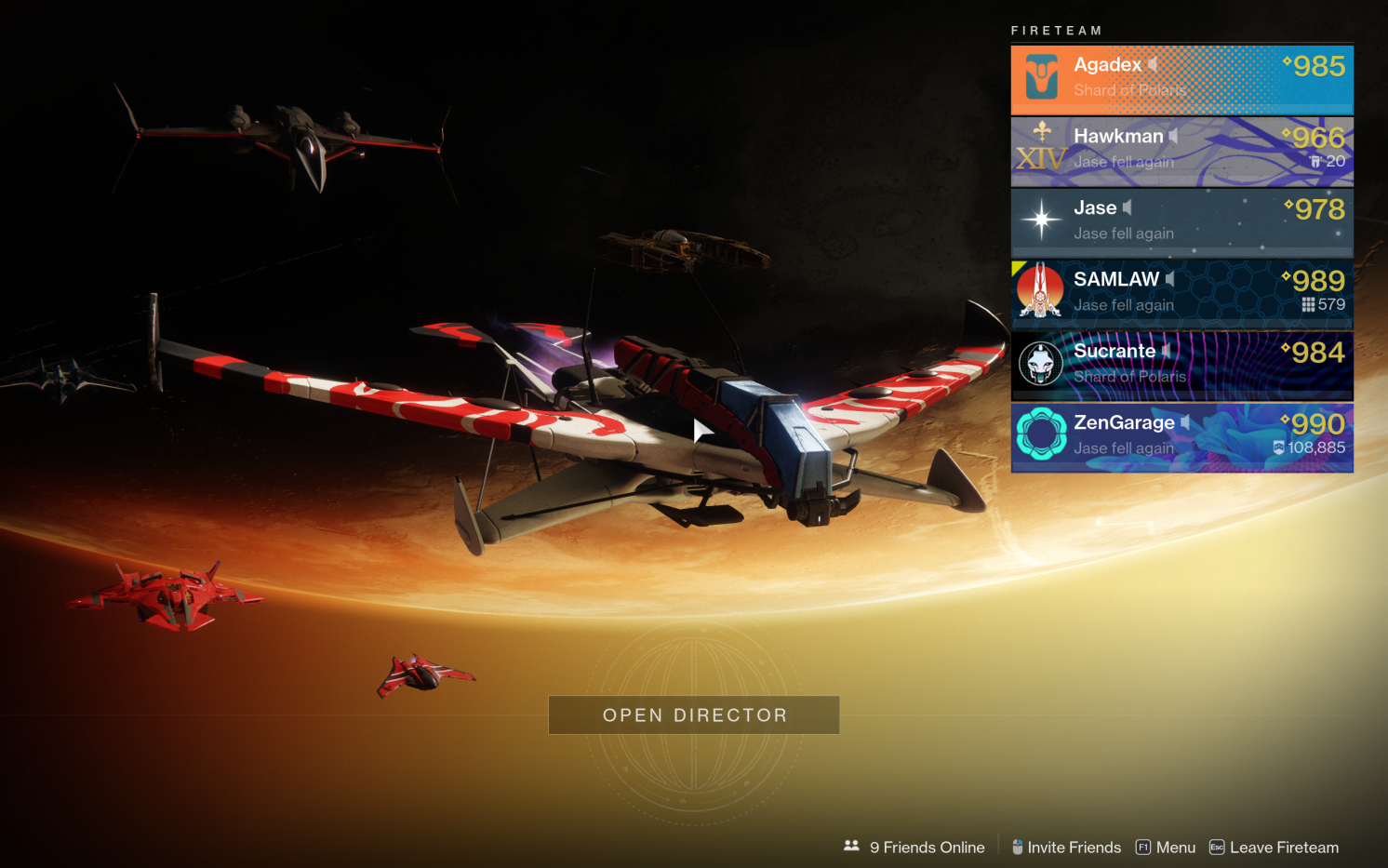The width and height of the screenshot is (1388, 868).
Task: Select Jase from the fireteam roster
Action: [1181, 222]
